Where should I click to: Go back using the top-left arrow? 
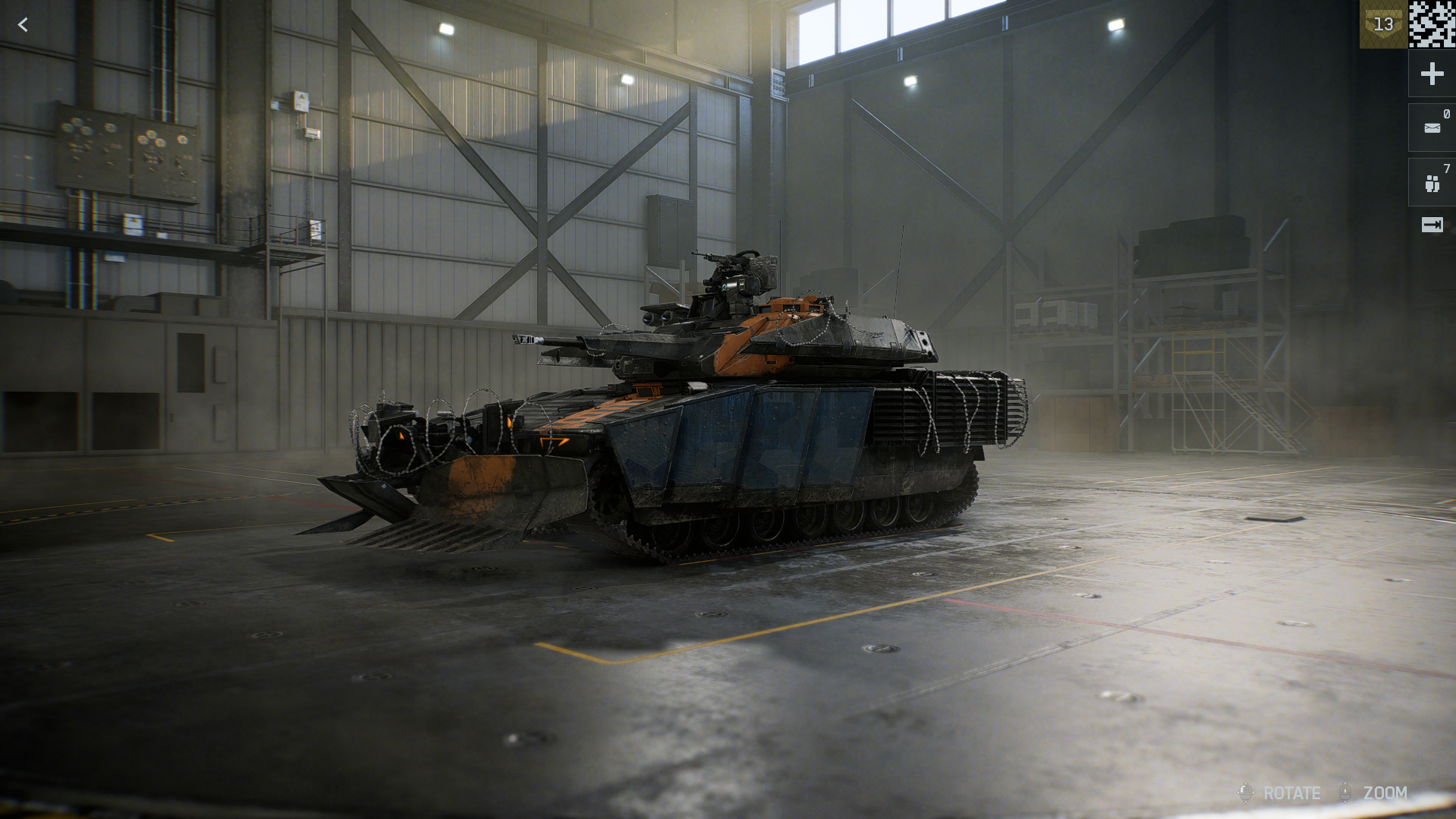click(x=23, y=25)
